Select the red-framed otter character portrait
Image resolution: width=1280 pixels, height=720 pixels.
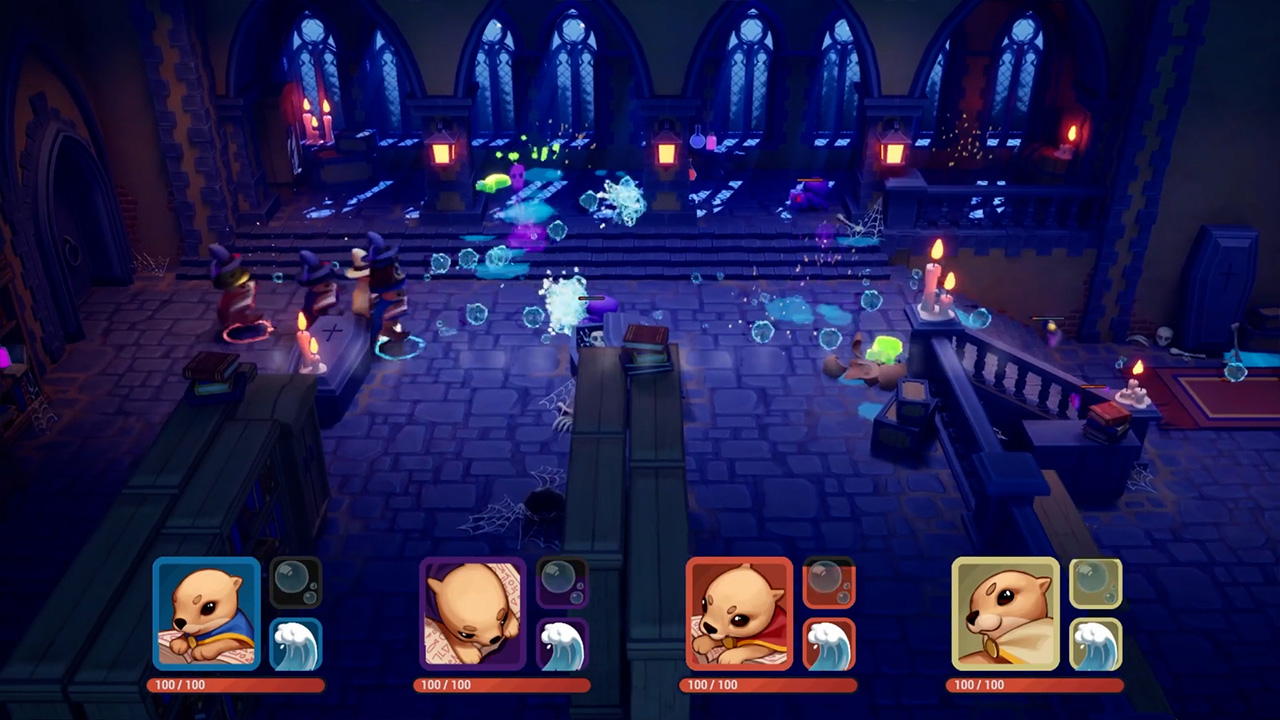pyautogui.click(x=740, y=613)
